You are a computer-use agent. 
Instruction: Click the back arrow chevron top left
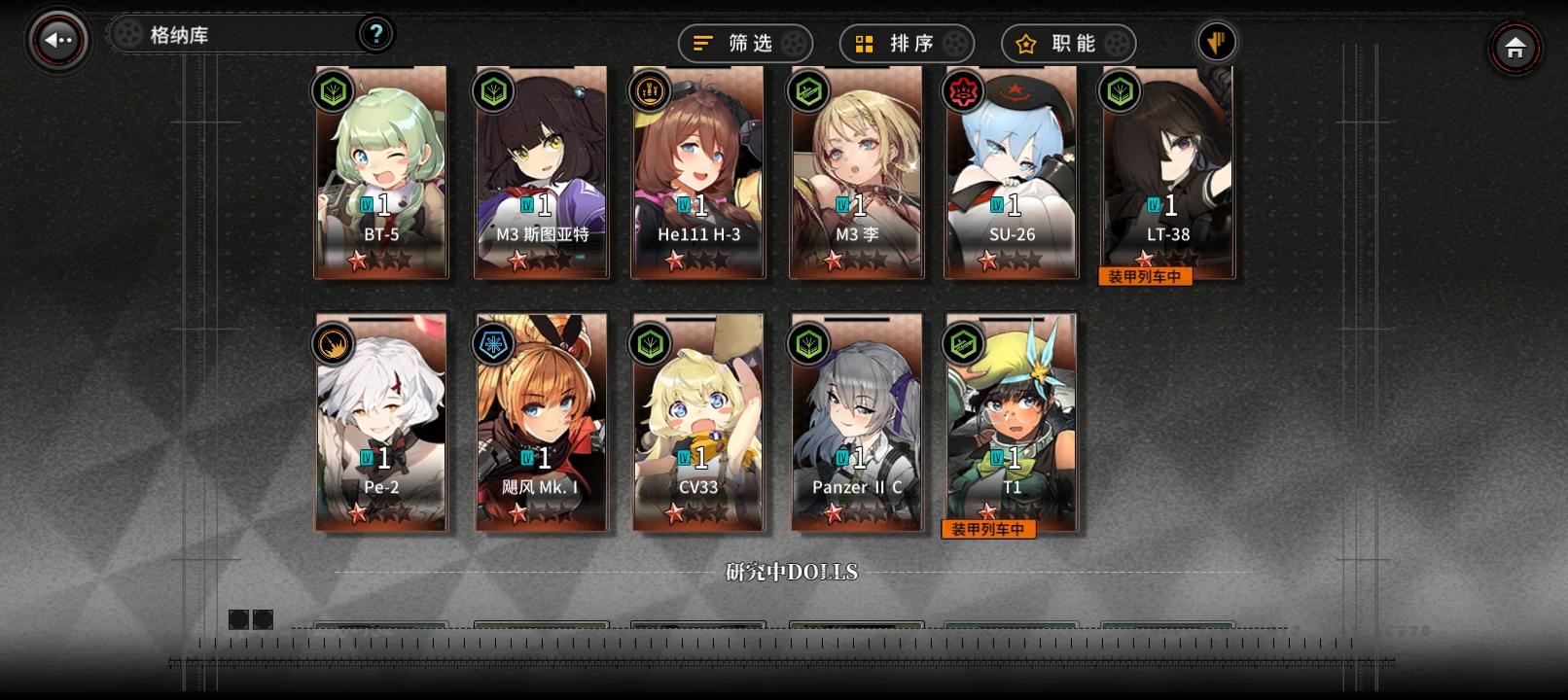53,37
